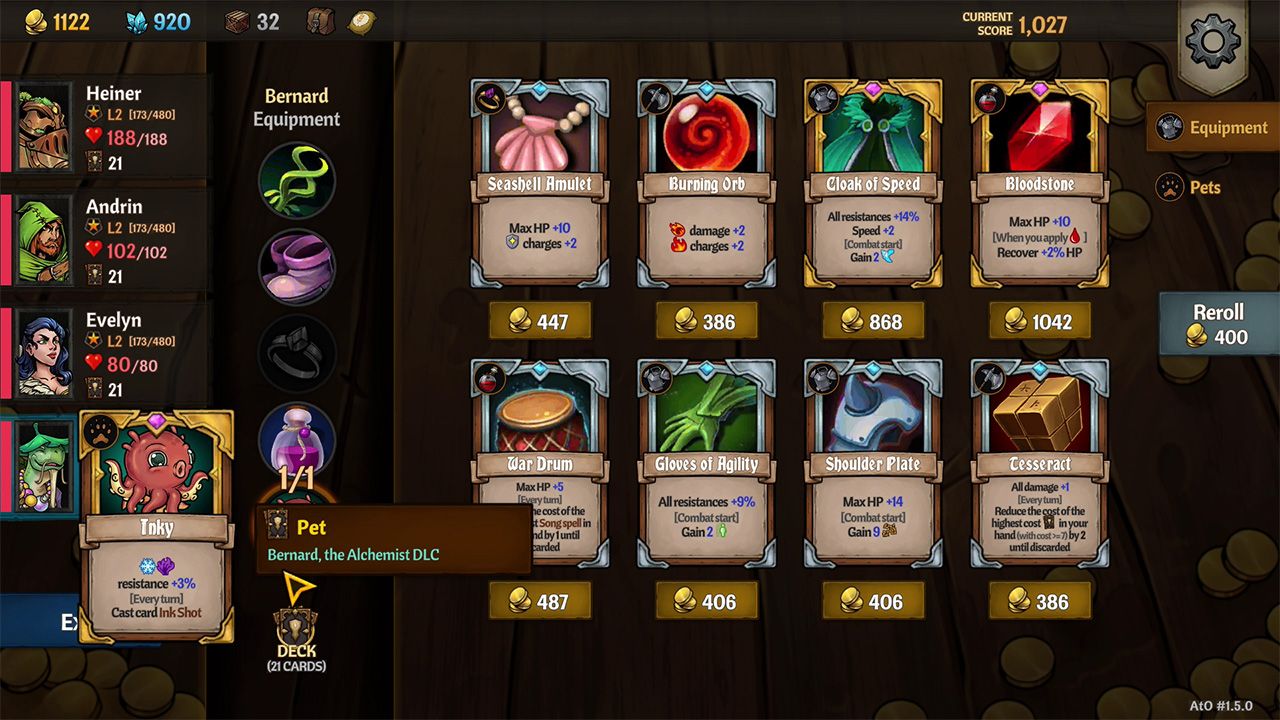1280x720 pixels.
Task: Switch to the Equipment tab
Action: click(1214, 128)
